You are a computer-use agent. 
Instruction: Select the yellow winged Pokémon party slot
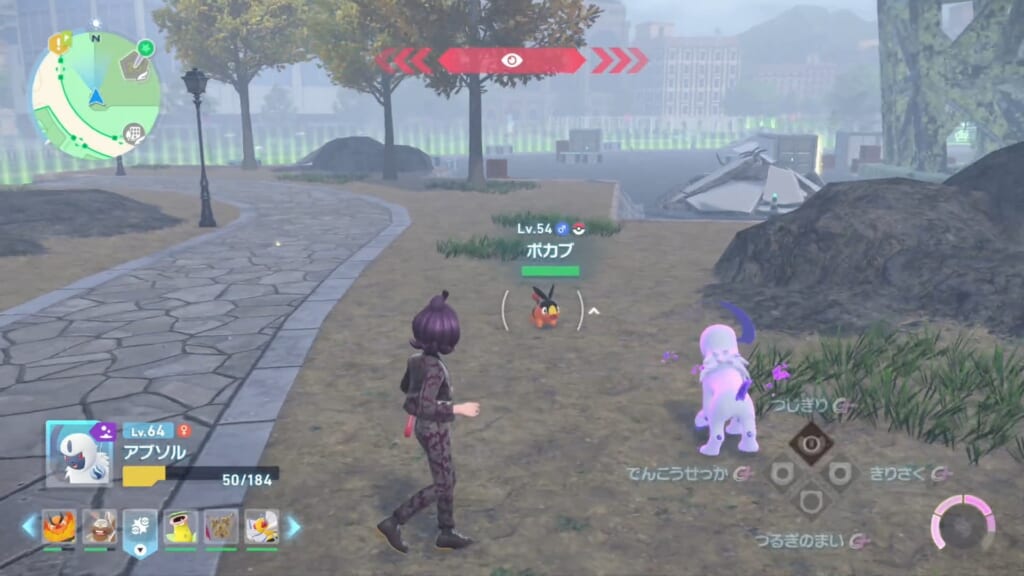(262, 527)
